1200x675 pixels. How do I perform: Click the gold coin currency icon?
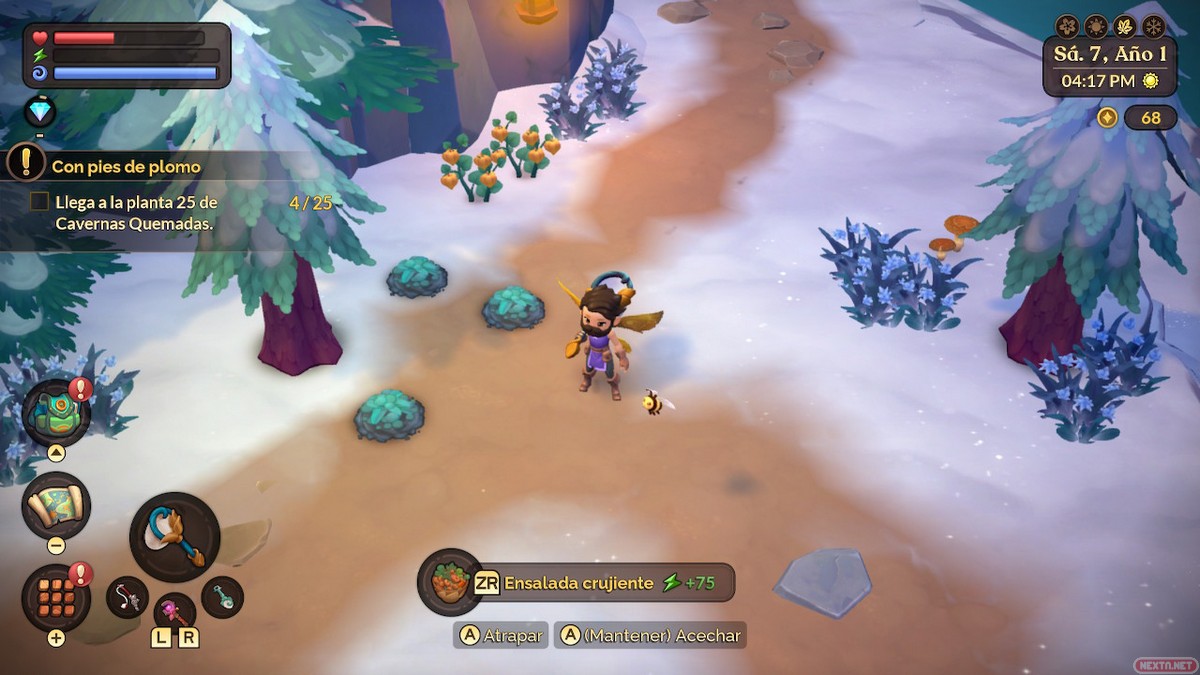coord(1107,118)
